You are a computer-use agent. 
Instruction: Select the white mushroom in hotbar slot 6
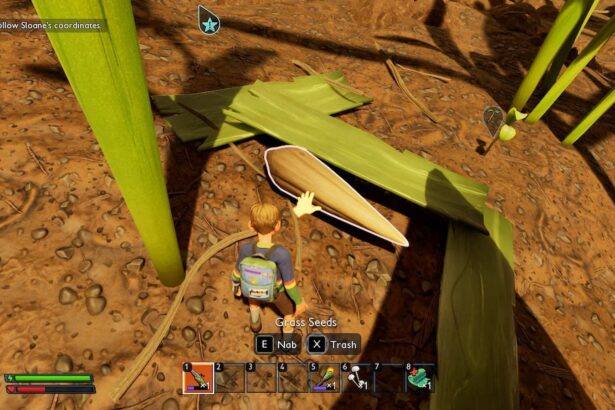(357, 378)
